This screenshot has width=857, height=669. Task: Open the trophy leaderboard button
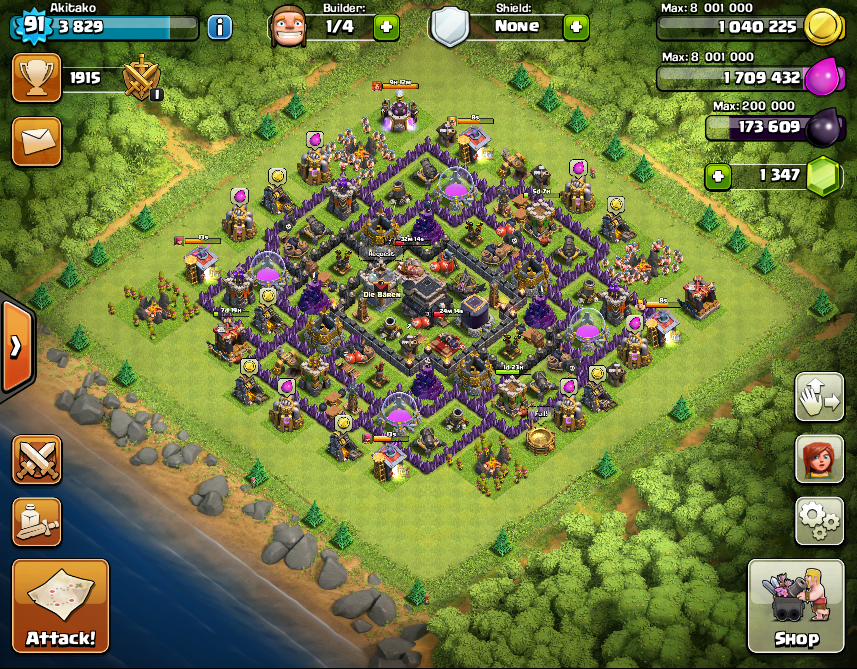(36, 78)
